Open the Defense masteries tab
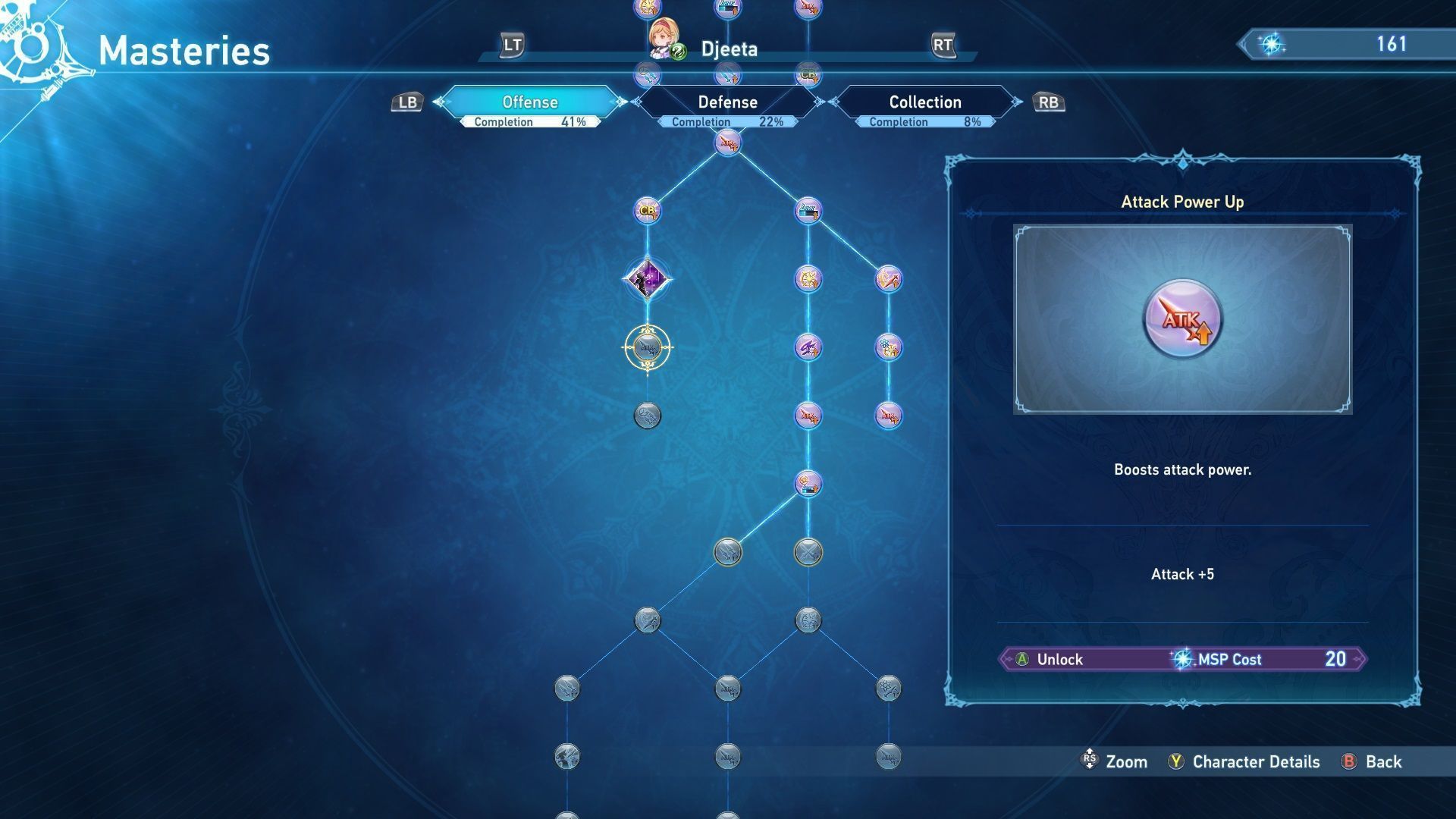Image resolution: width=1456 pixels, height=819 pixels. pos(727,102)
